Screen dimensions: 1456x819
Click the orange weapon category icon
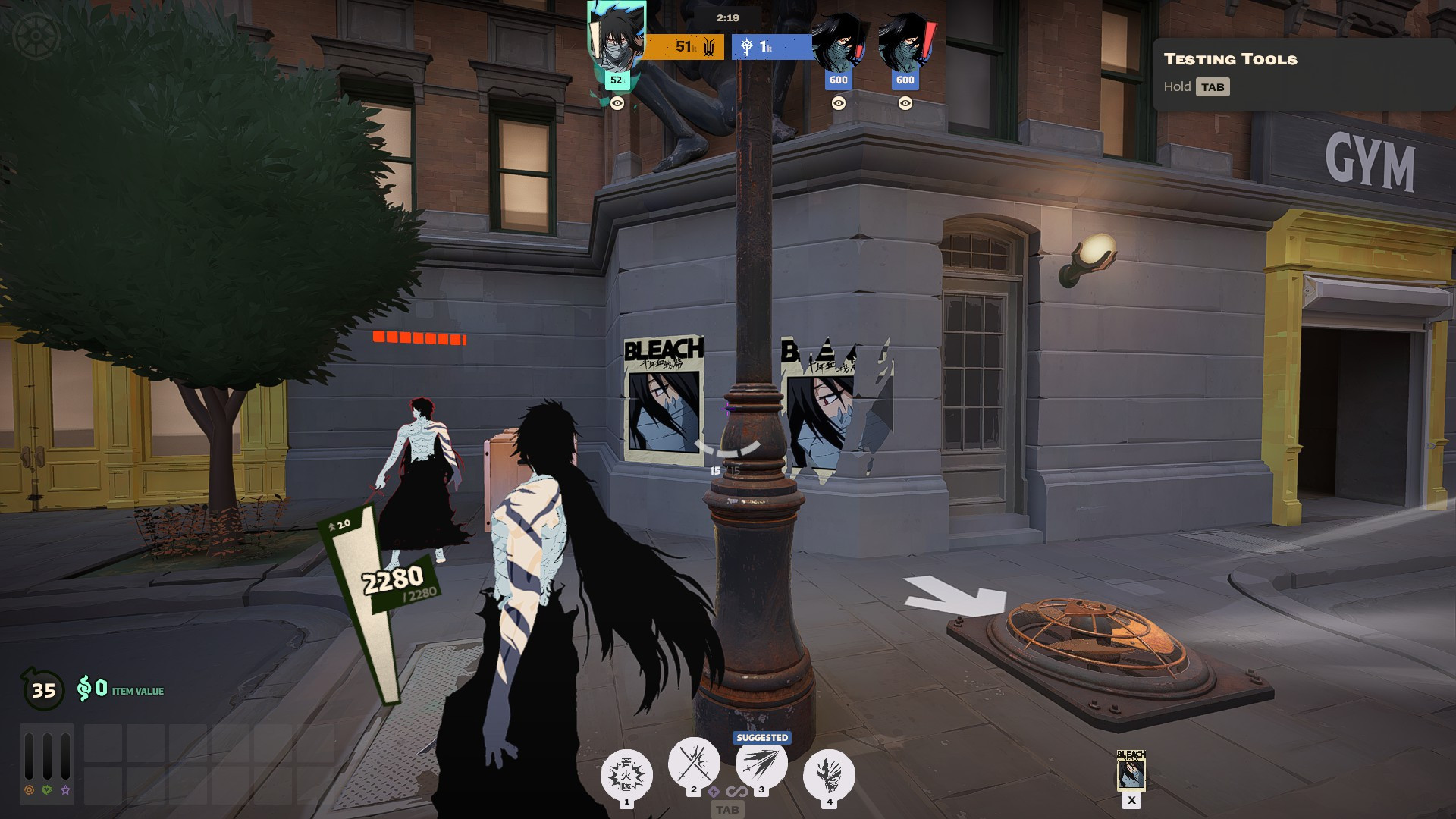(30, 790)
